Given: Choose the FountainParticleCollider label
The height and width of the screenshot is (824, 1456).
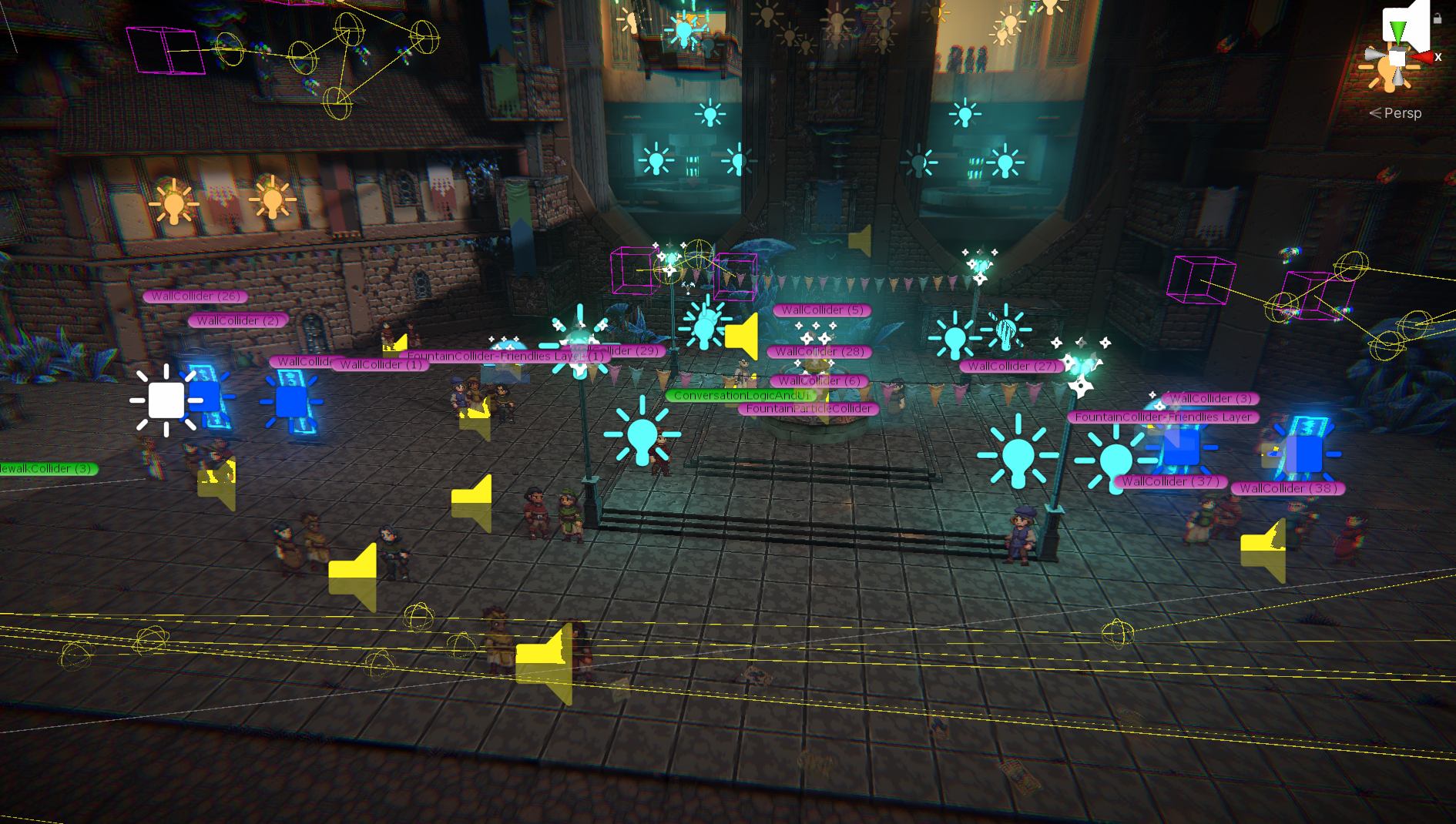Looking at the screenshot, I should click(809, 409).
